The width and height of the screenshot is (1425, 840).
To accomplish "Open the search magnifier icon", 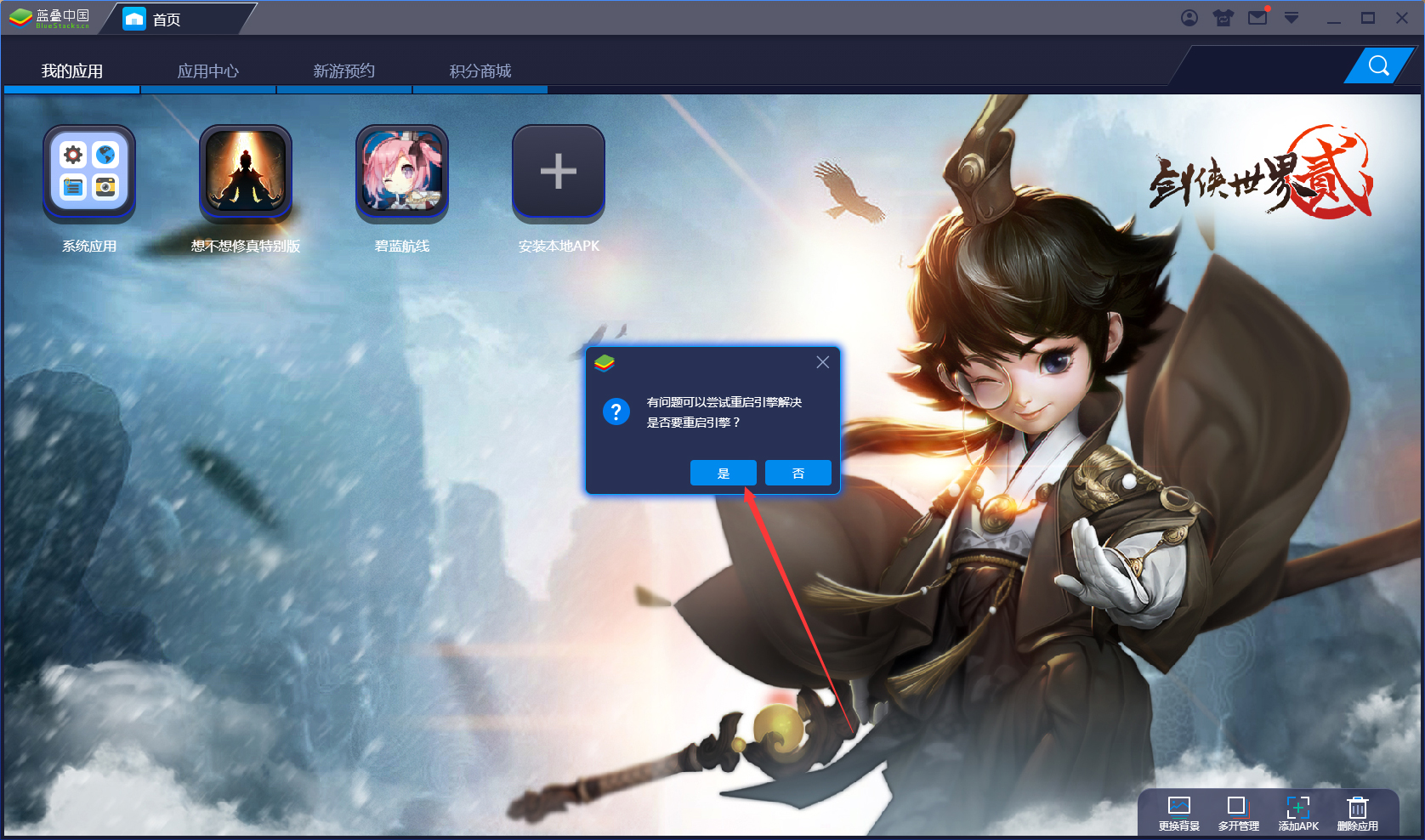I will (1378, 65).
